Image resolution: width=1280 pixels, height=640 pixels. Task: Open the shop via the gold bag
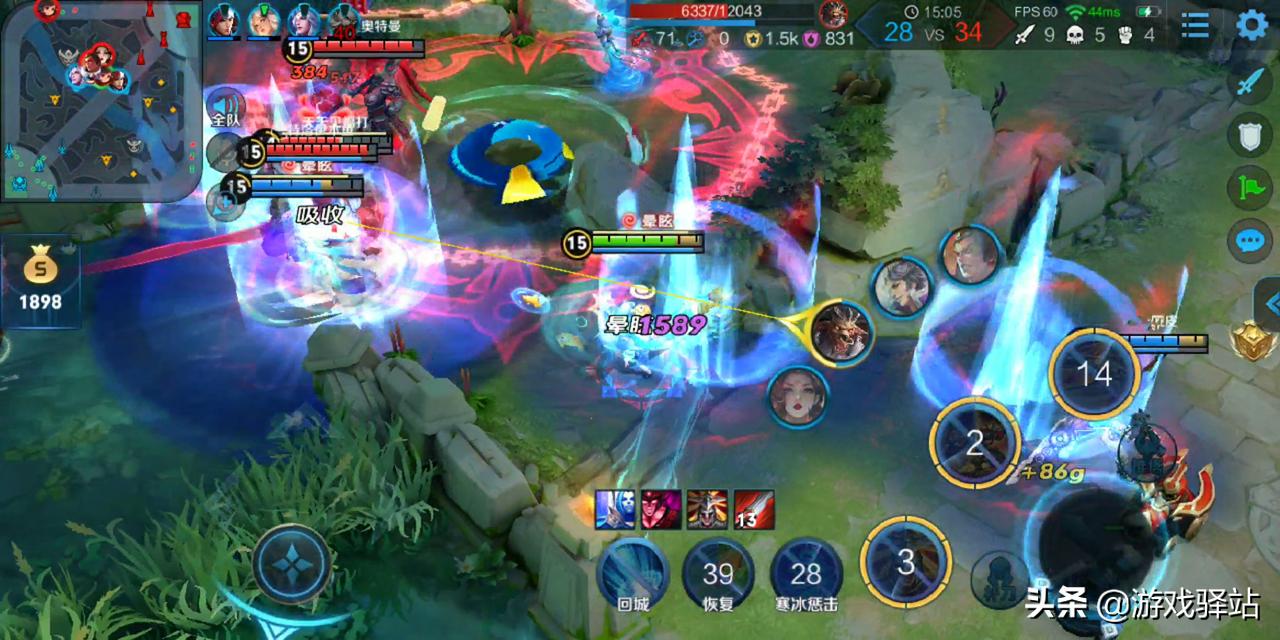[x=40, y=280]
